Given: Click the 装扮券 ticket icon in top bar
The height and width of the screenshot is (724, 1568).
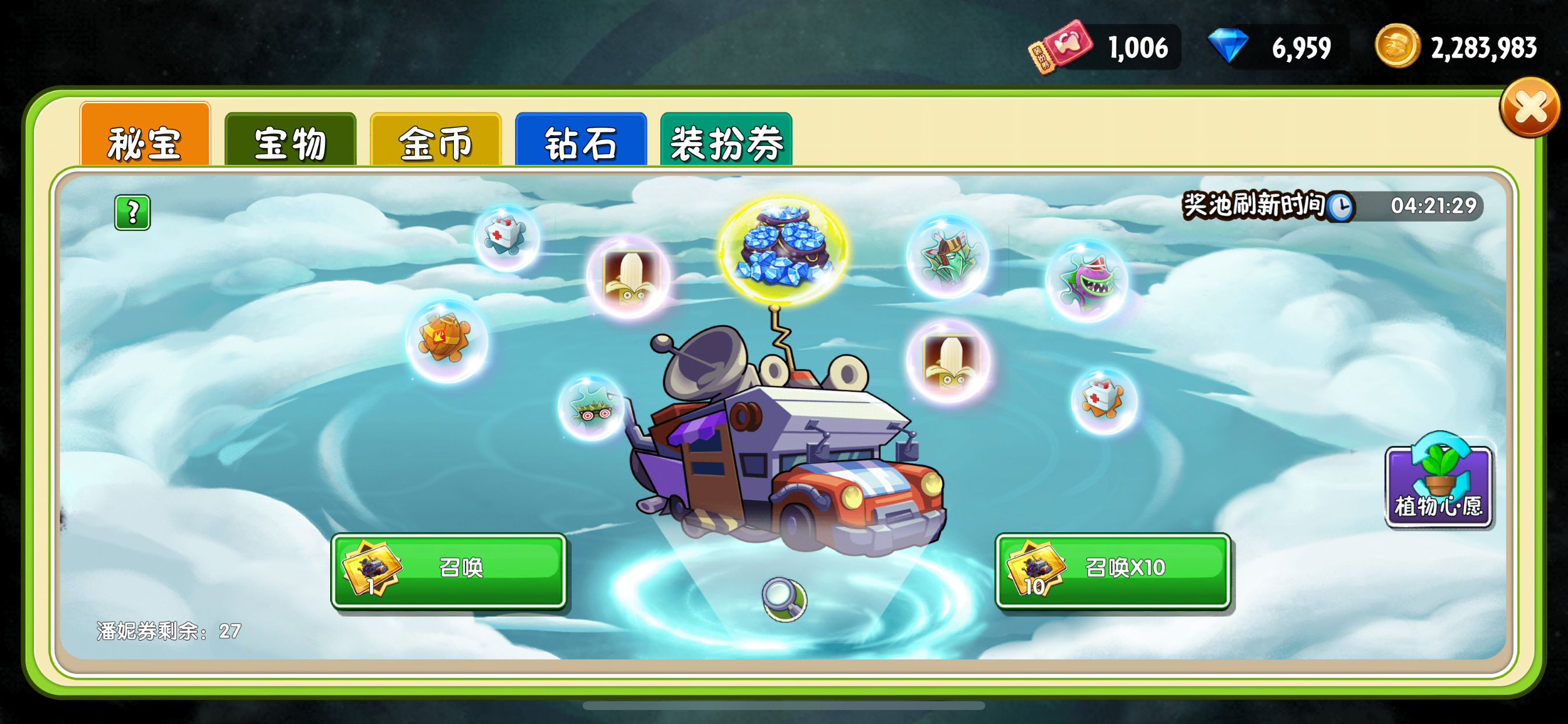Looking at the screenshot, I should point(1062,45).
